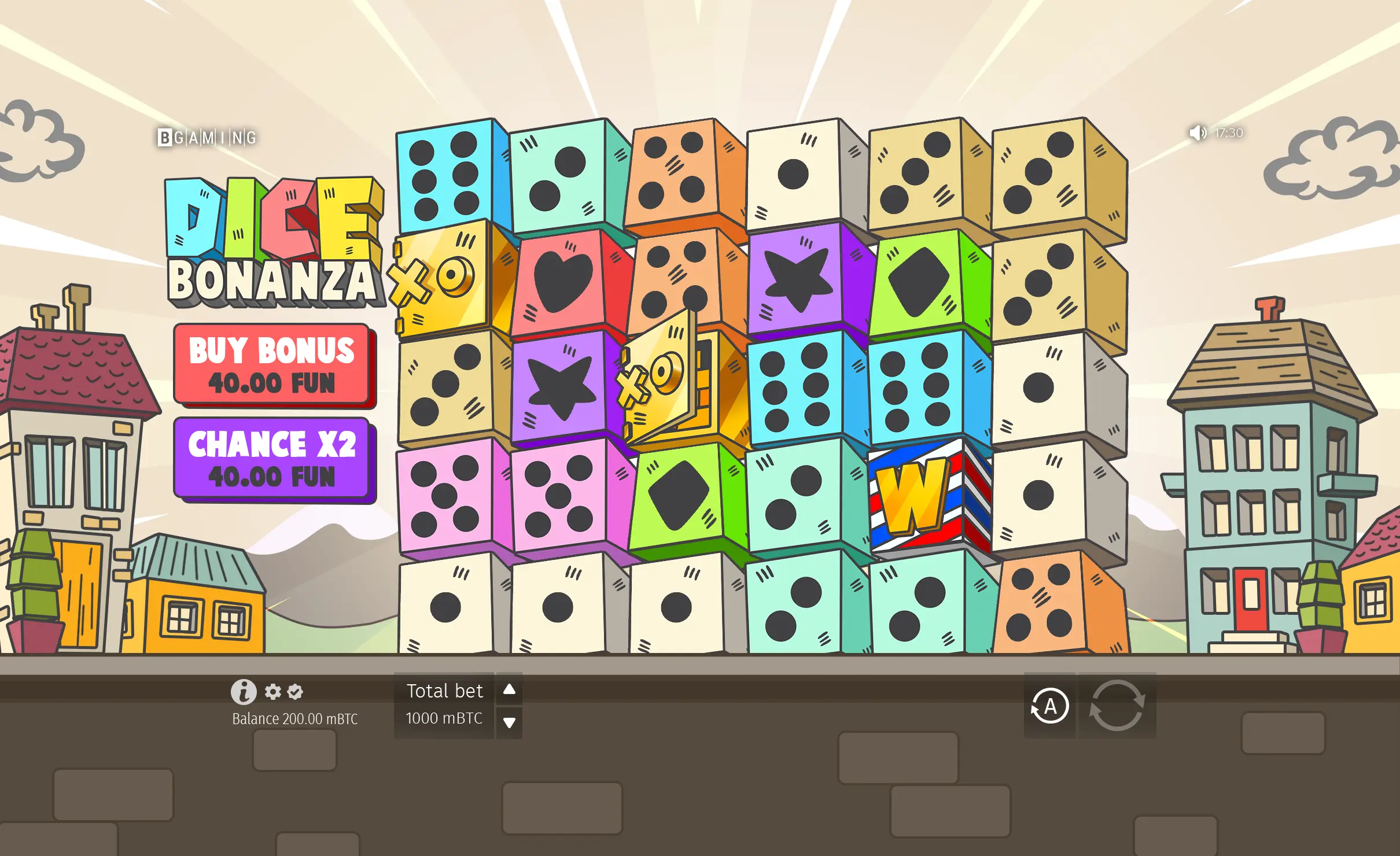Increase Total bet with the up arrow
Screen dimensions: 1400x856
[x=509, y=689]
